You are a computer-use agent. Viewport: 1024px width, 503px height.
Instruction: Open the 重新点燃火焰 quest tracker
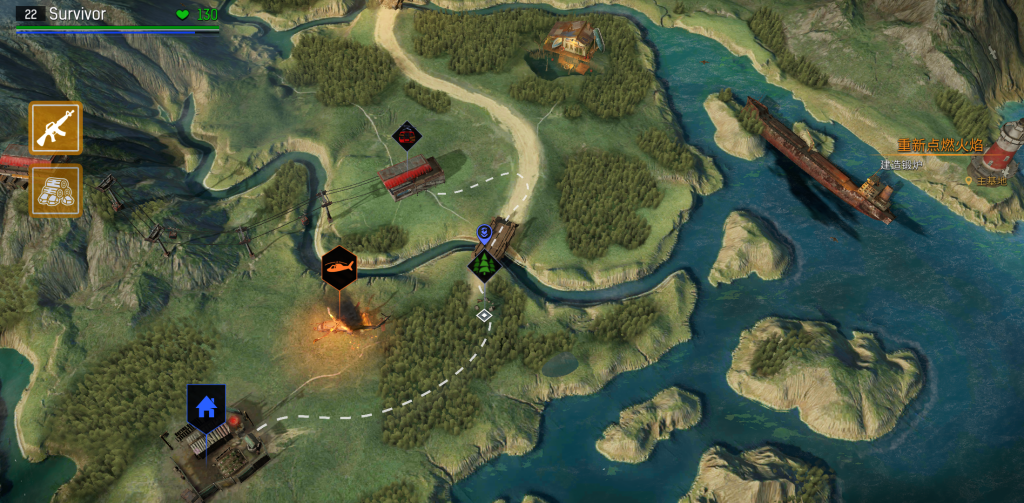(x=938, y=146)
